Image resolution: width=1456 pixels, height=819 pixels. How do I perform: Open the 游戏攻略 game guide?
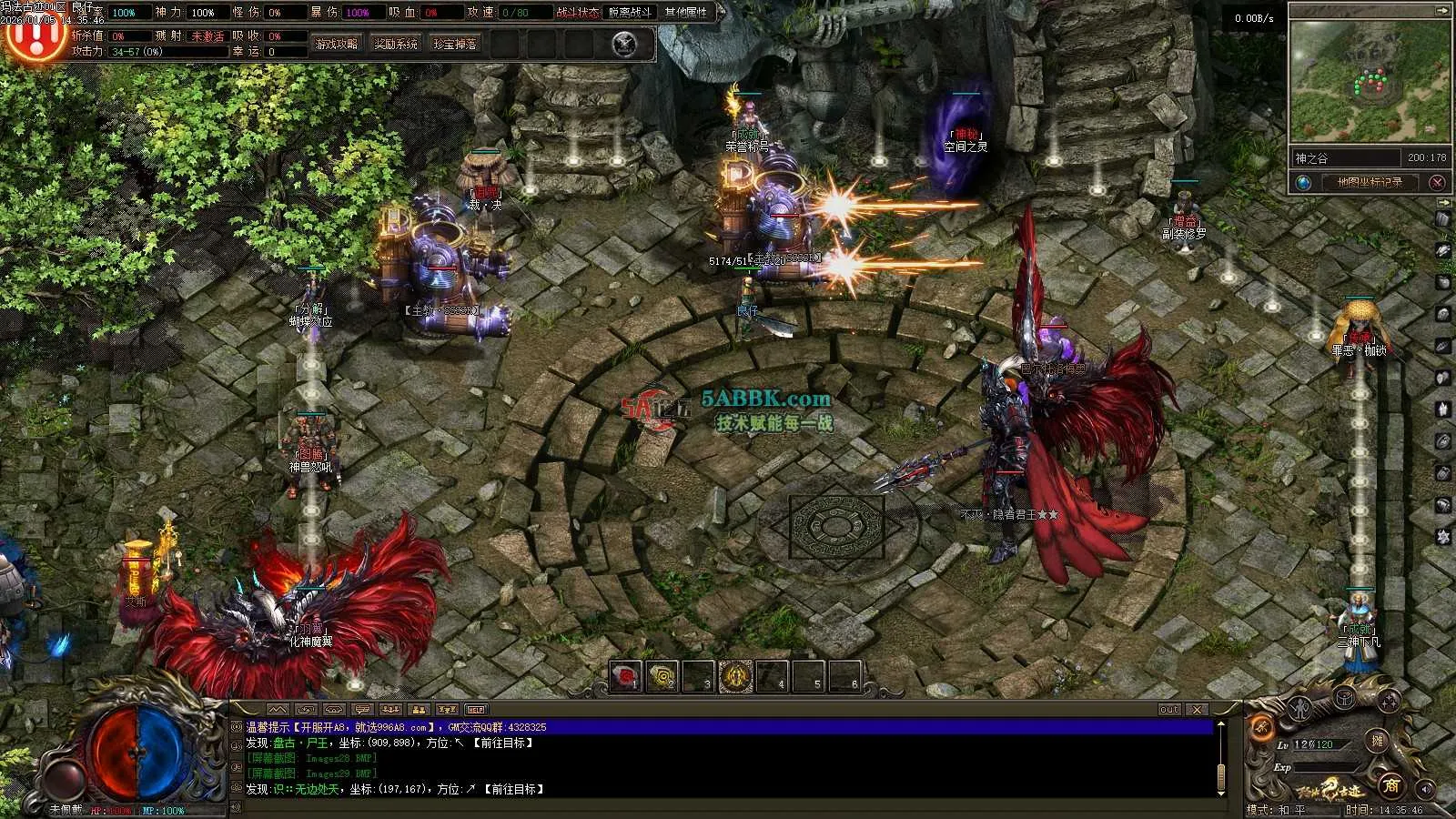(337, 44)
